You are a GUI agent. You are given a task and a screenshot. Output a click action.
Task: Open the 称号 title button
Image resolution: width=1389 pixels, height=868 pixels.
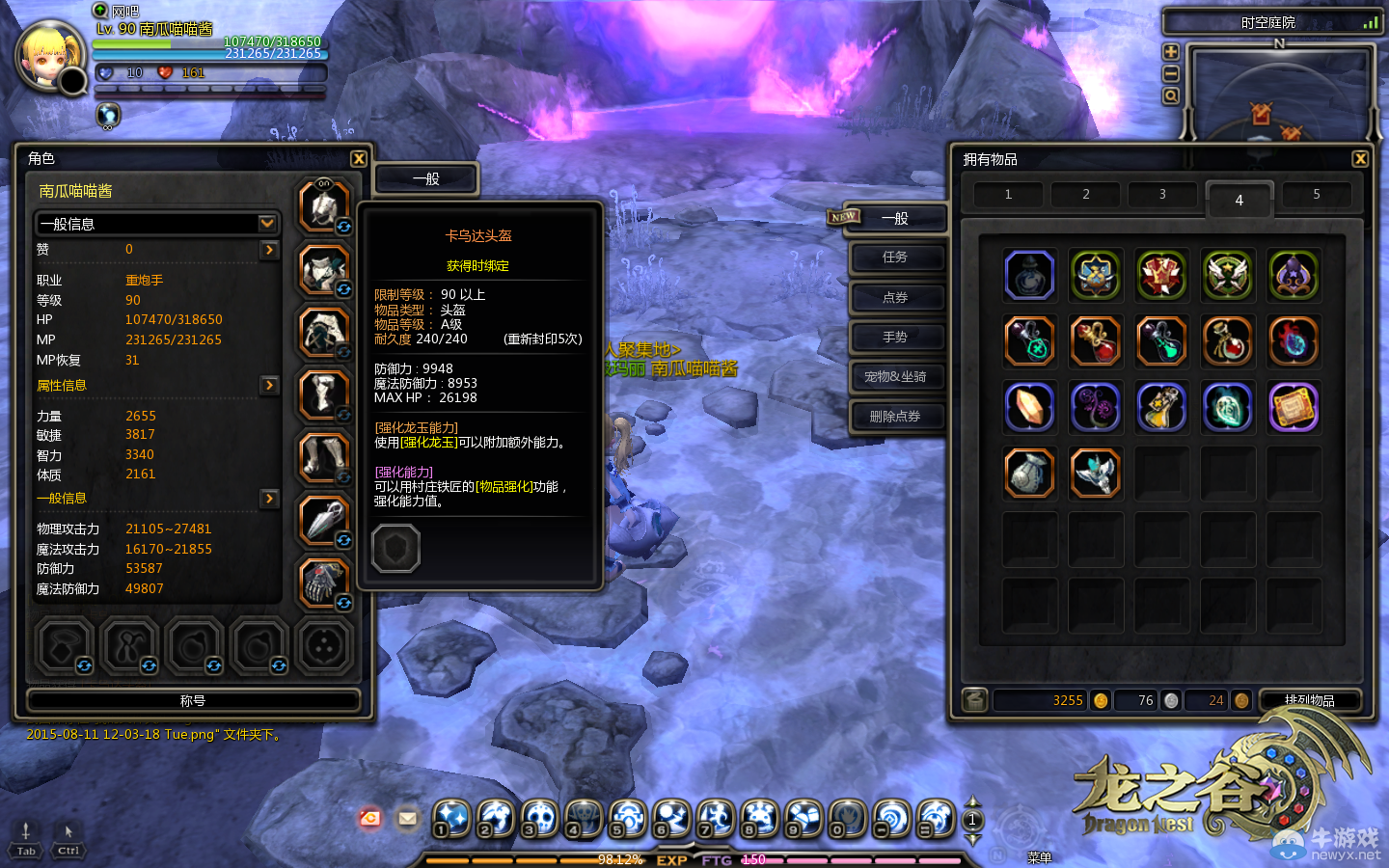point(193,701)
